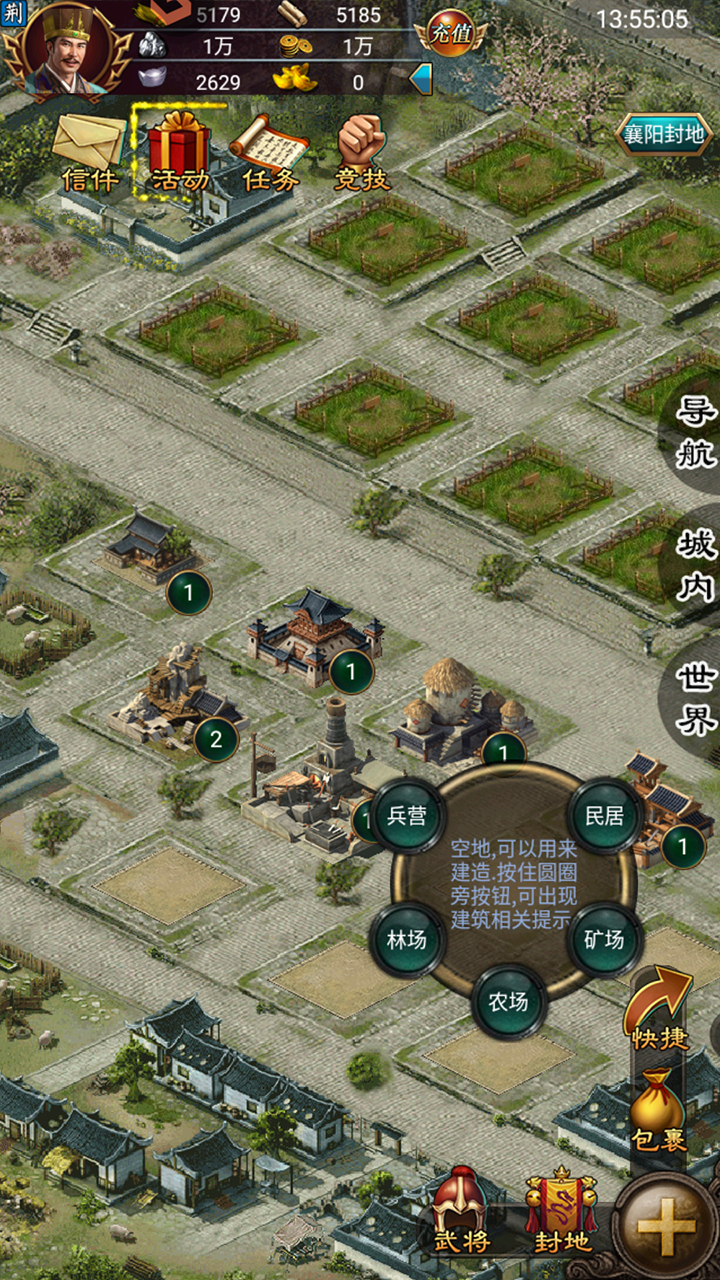Open the 武将 generals menu
720x1280 pixels.
click(459, 1211)
